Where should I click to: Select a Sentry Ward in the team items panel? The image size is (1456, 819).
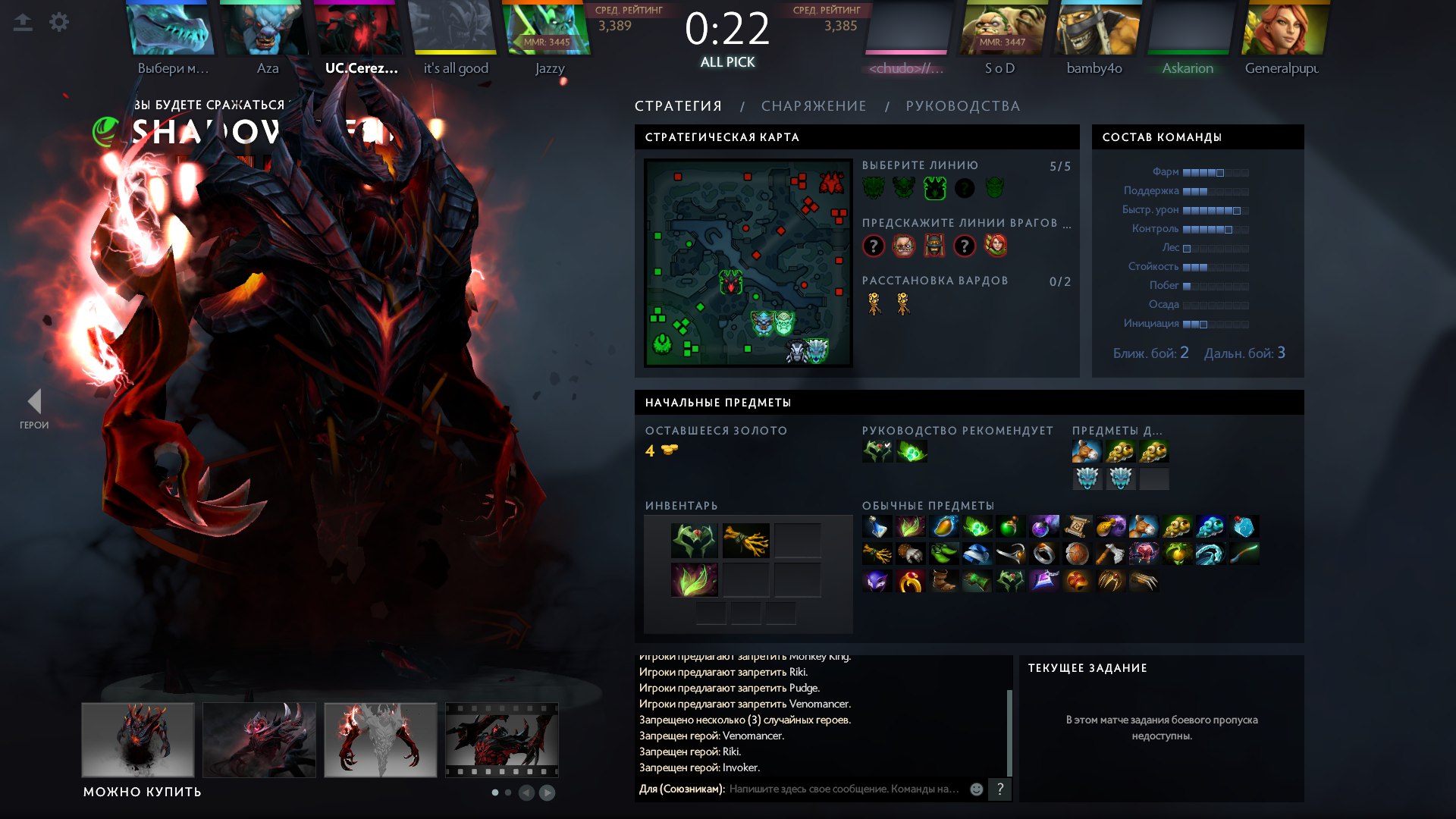[1086, 479]
